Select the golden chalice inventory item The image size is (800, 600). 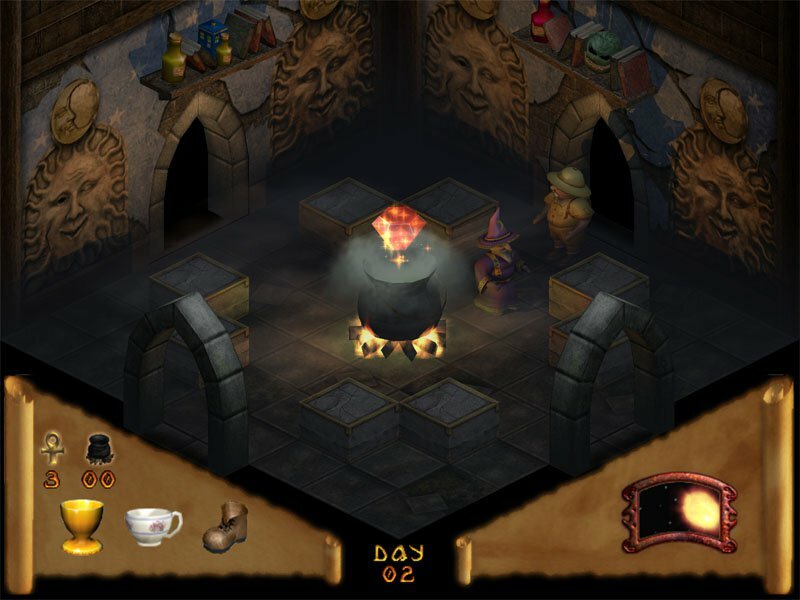pos(82,524)
